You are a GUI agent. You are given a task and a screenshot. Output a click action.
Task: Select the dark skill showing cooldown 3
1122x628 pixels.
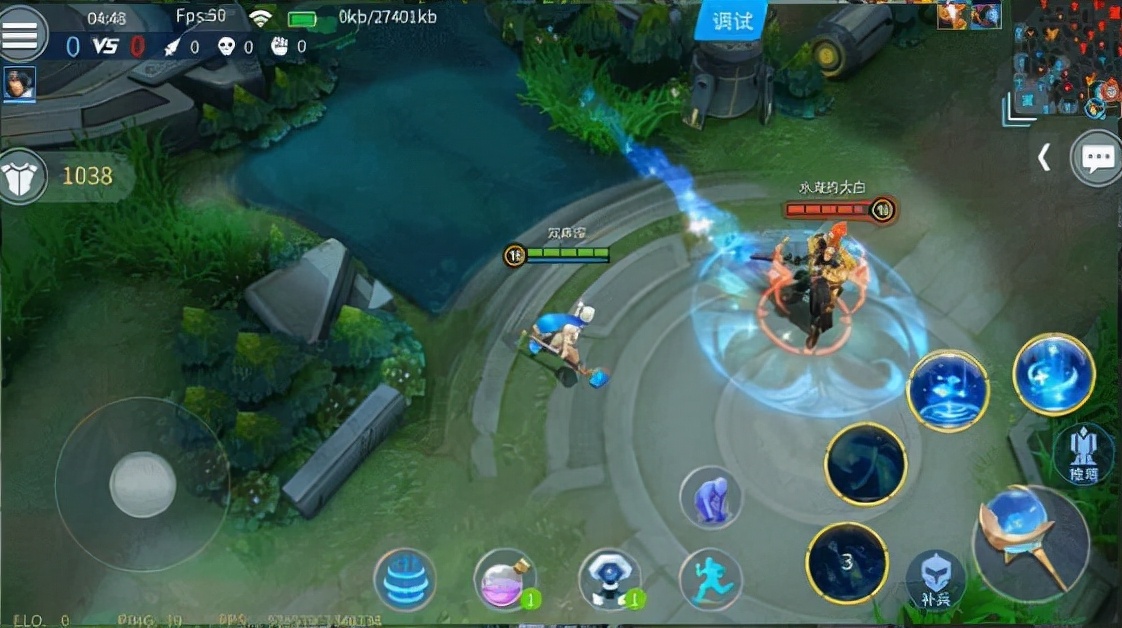[847, 563]
